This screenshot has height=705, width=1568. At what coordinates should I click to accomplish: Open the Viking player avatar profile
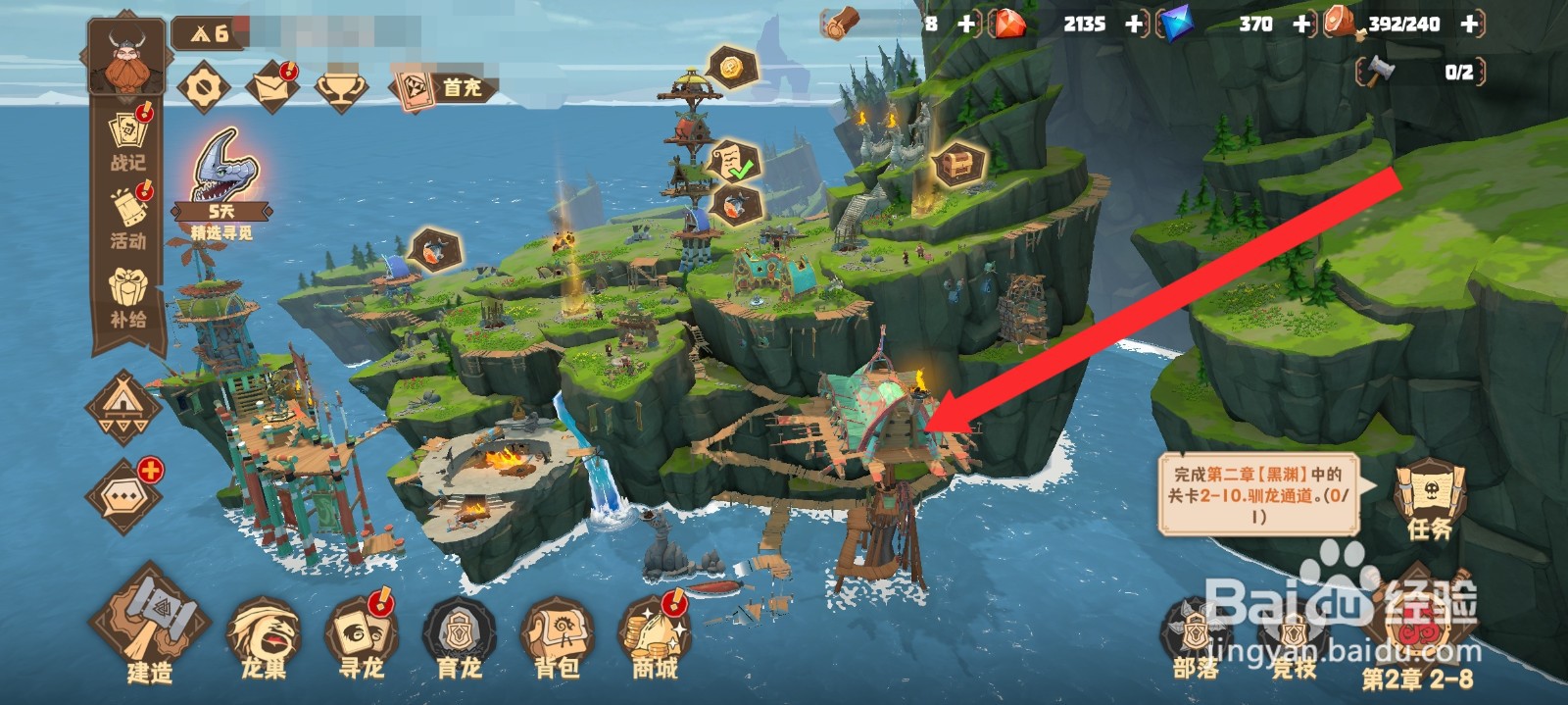pyautogui.click(x=125, y=57)
